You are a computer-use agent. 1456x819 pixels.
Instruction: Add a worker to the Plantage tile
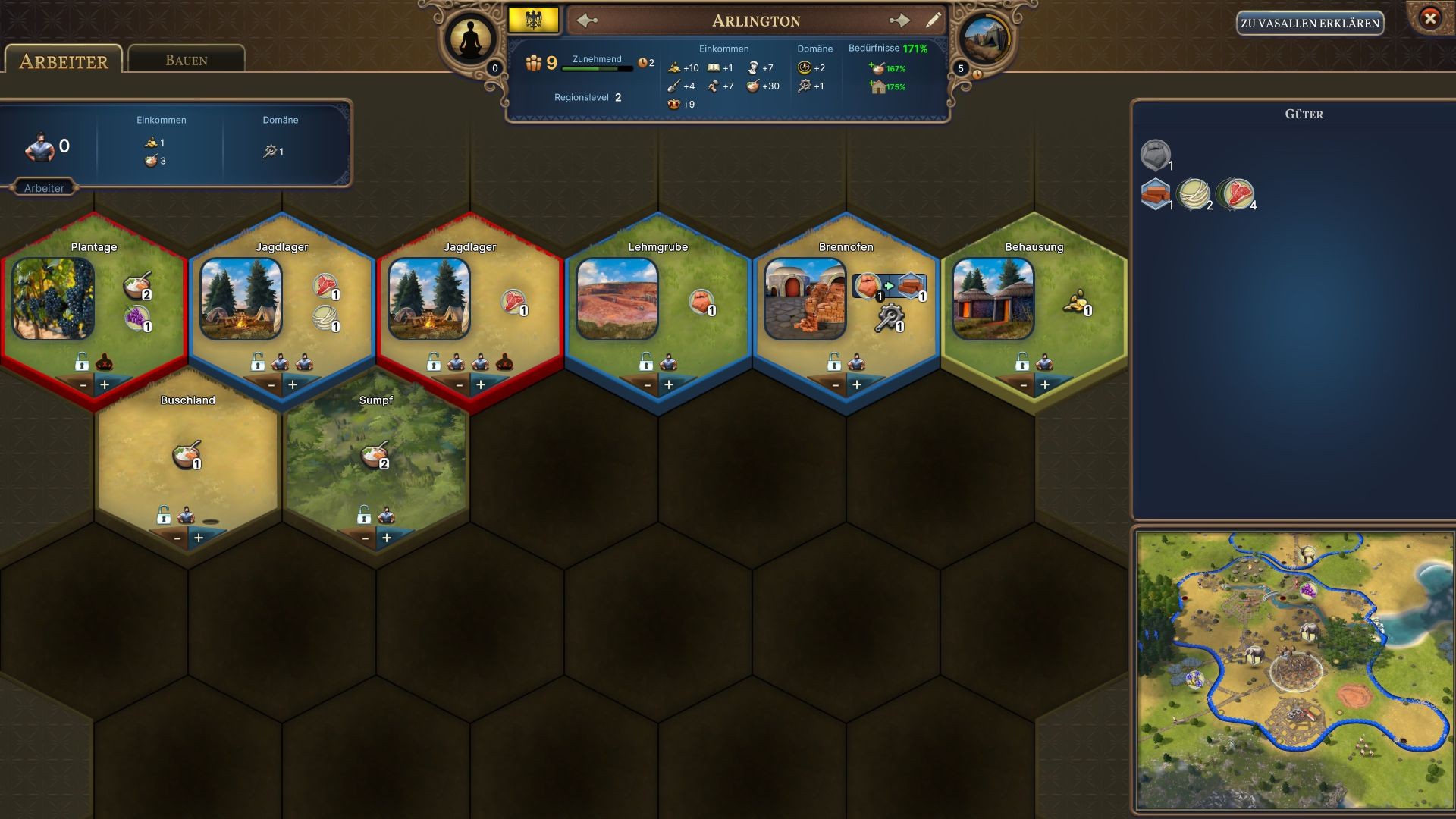pyautogui.click(x=105, y=385)
